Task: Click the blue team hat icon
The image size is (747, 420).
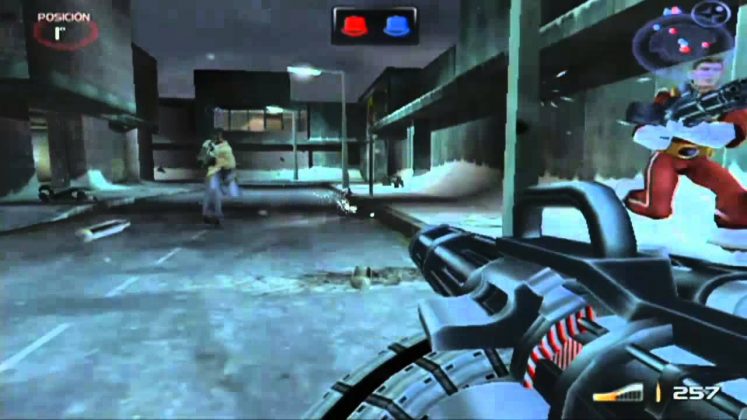Action: 393,26
